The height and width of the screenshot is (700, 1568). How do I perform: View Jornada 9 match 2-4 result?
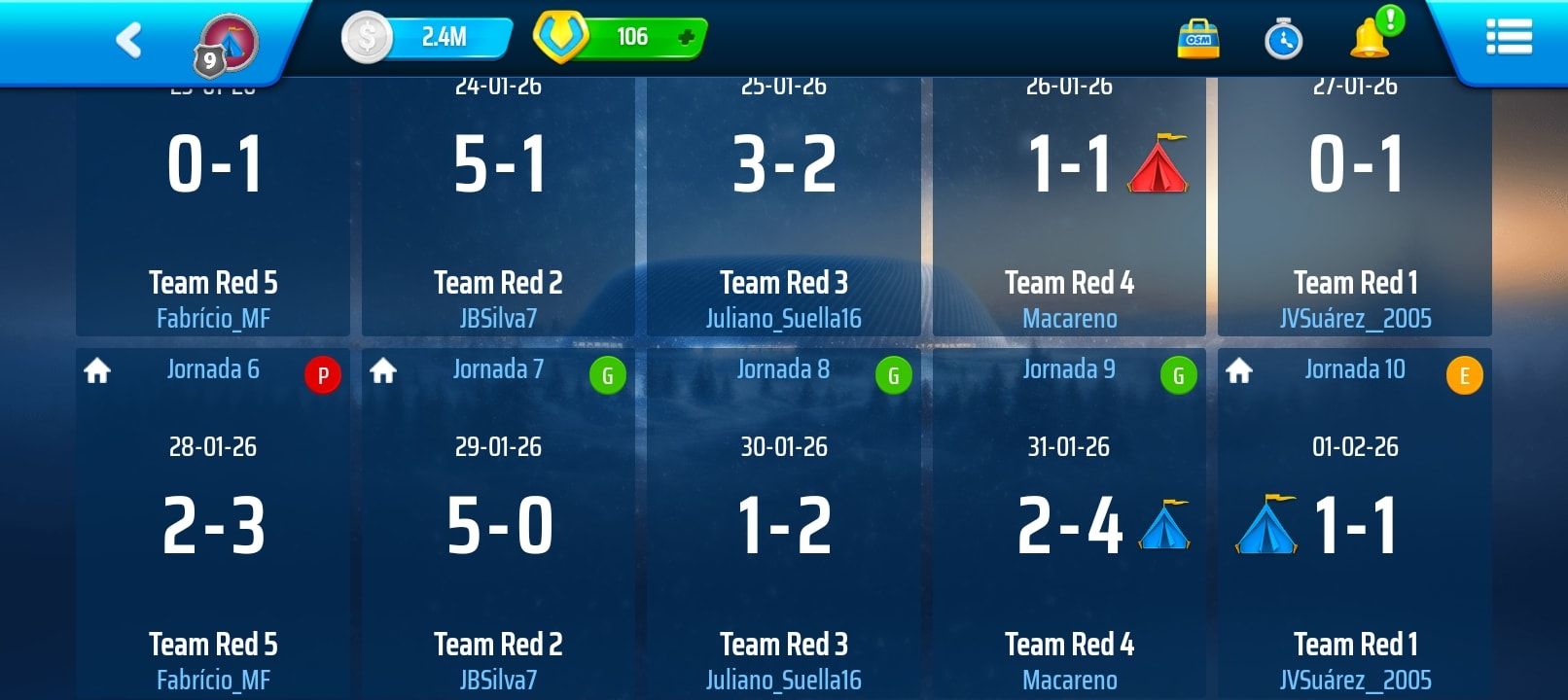pos(1069,525)
